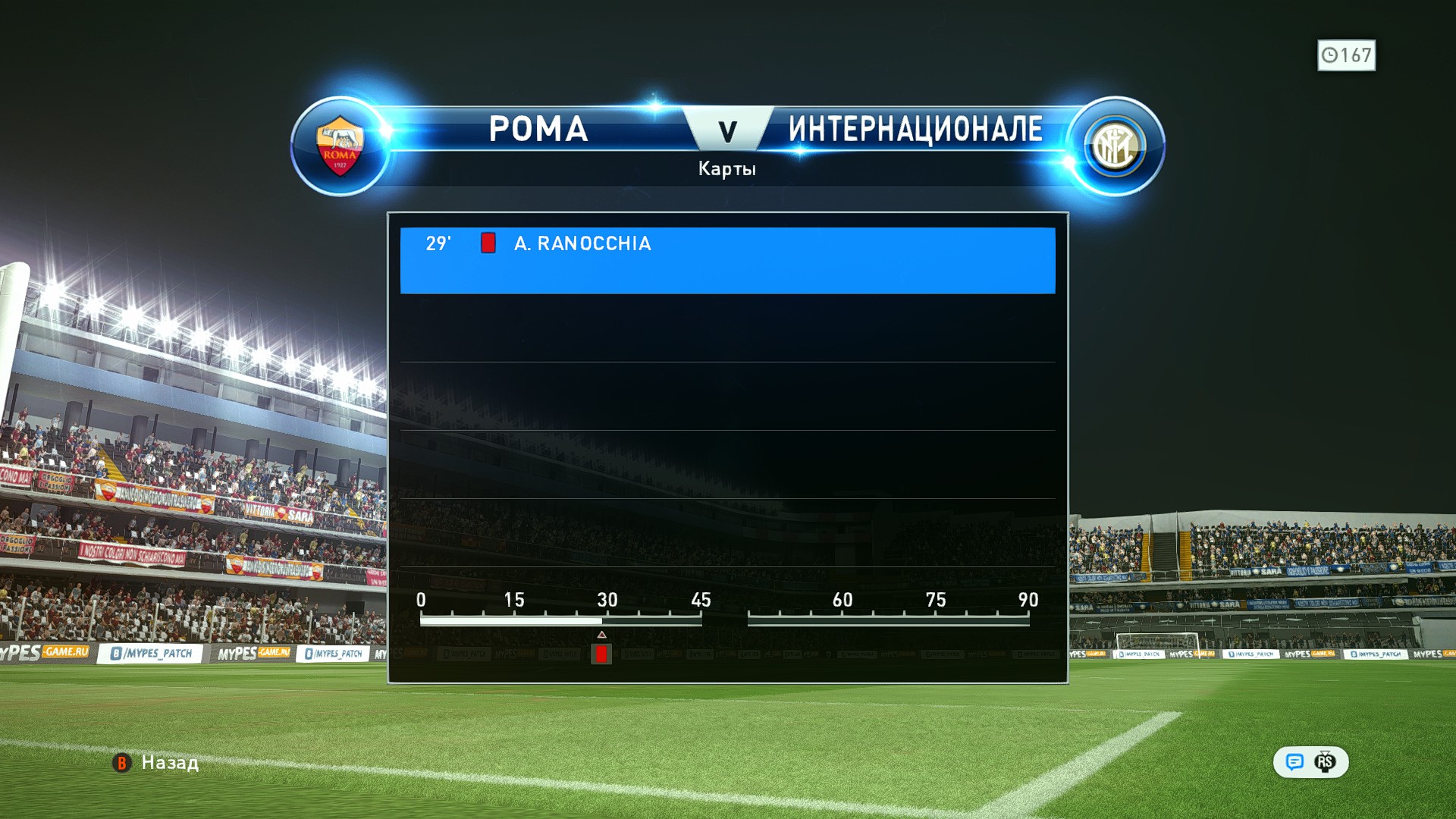This screenshot has height=819, width=1456.
Task: Open the chat bubble icon
Action: point(1294,762)
